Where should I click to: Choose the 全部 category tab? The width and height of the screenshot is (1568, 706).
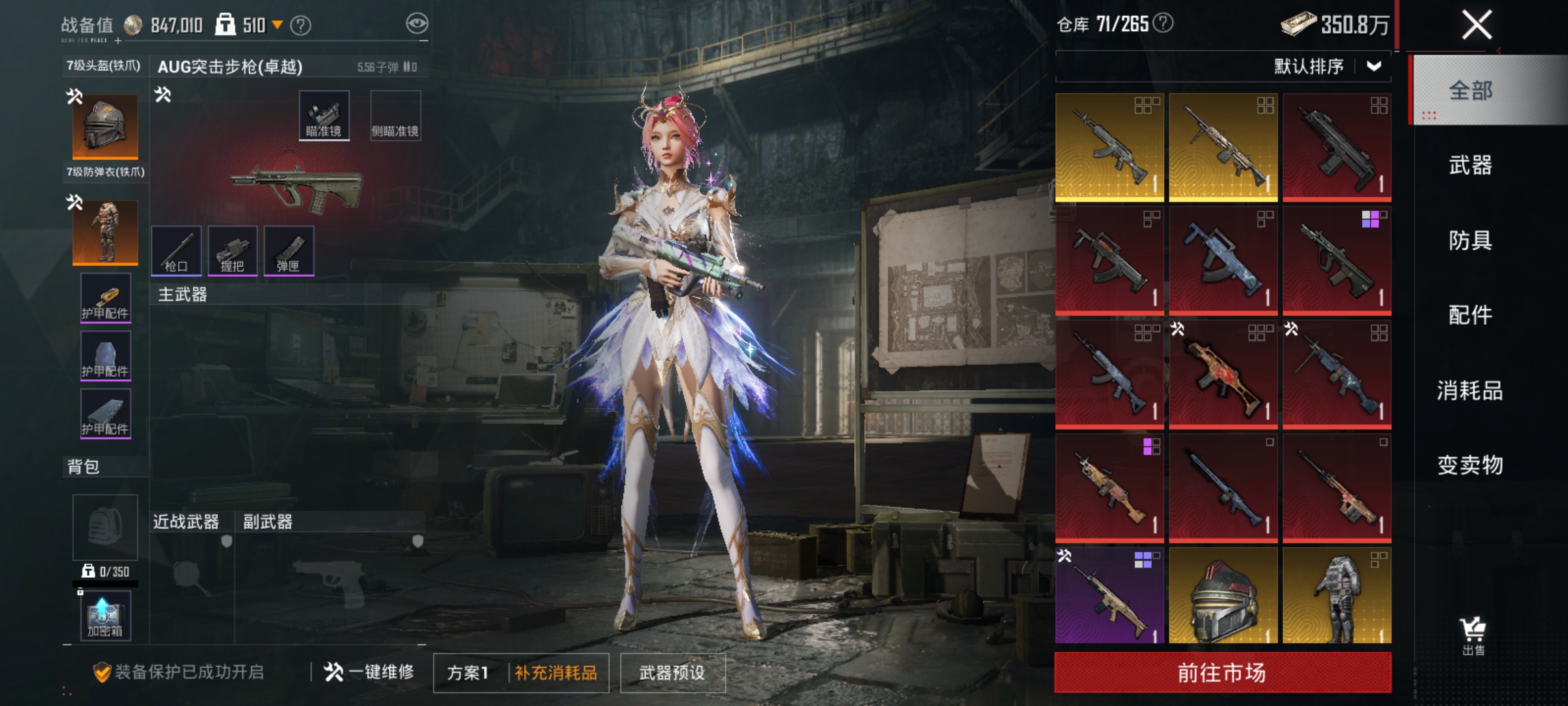pyautogui.click(x=1470, y=90)
